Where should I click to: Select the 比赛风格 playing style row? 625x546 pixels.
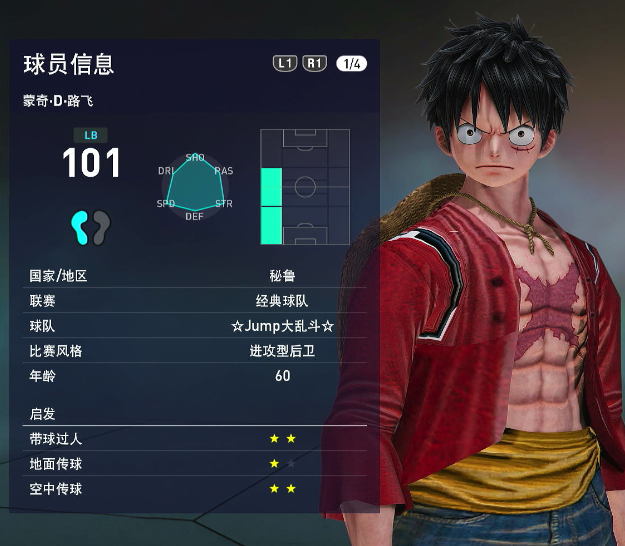pos(197,351)
